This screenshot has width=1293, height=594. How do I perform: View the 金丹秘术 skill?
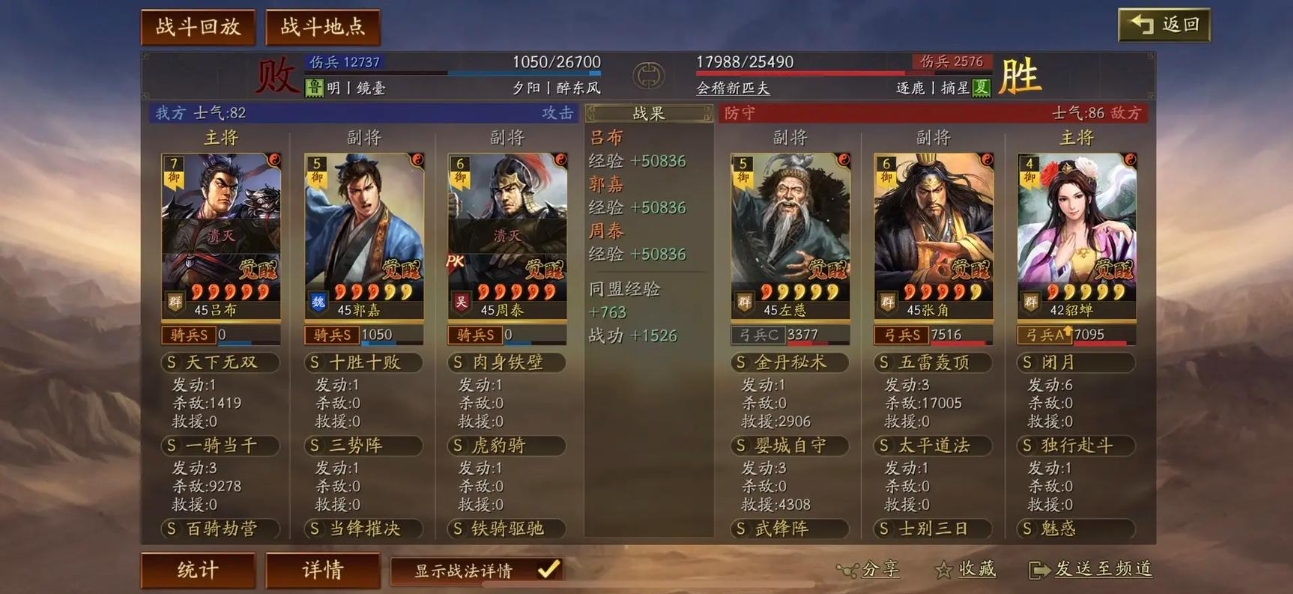coord(791,362)
